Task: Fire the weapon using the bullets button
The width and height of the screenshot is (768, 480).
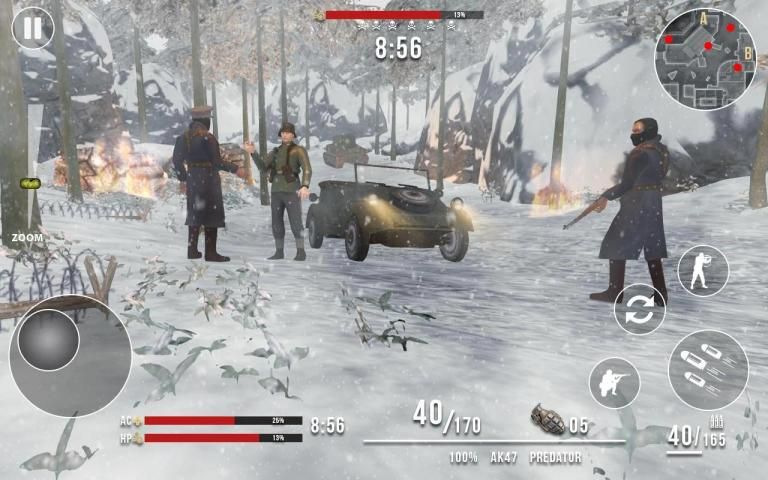Action: pos(708,369)
